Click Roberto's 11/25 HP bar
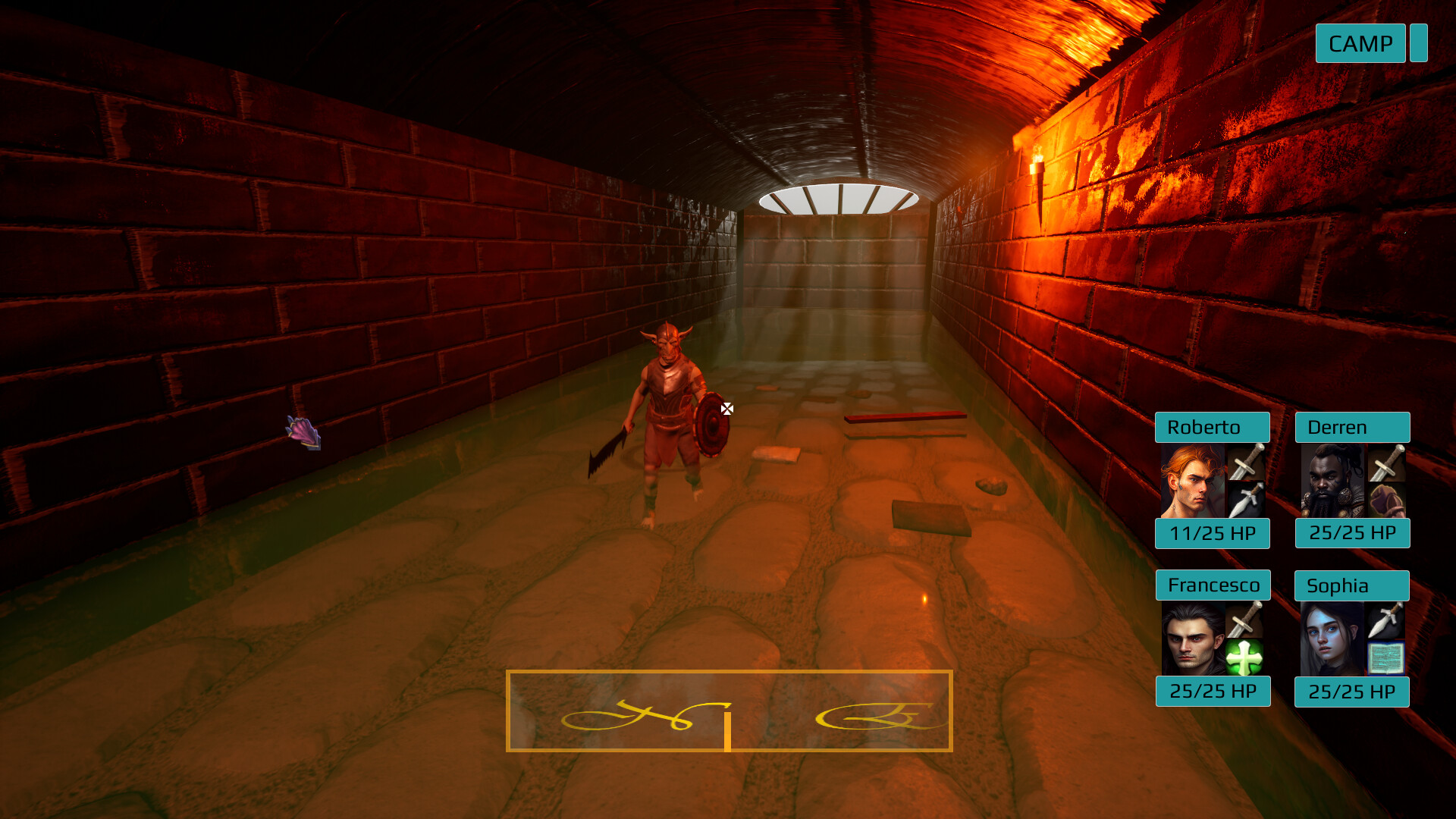 pyautogui.click(x=1212, y=534)
